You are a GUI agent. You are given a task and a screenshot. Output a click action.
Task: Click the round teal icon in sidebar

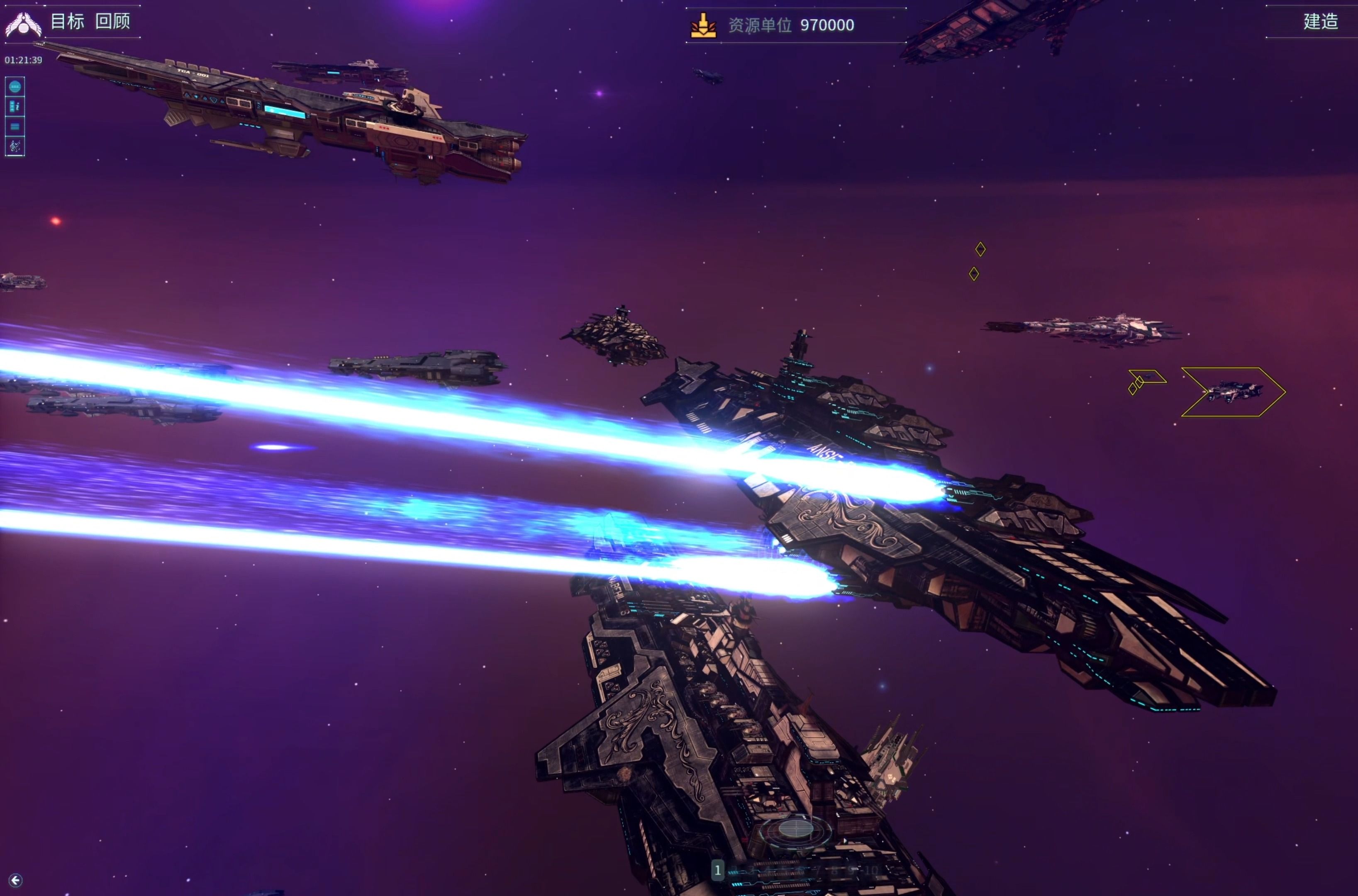[15, 87]
